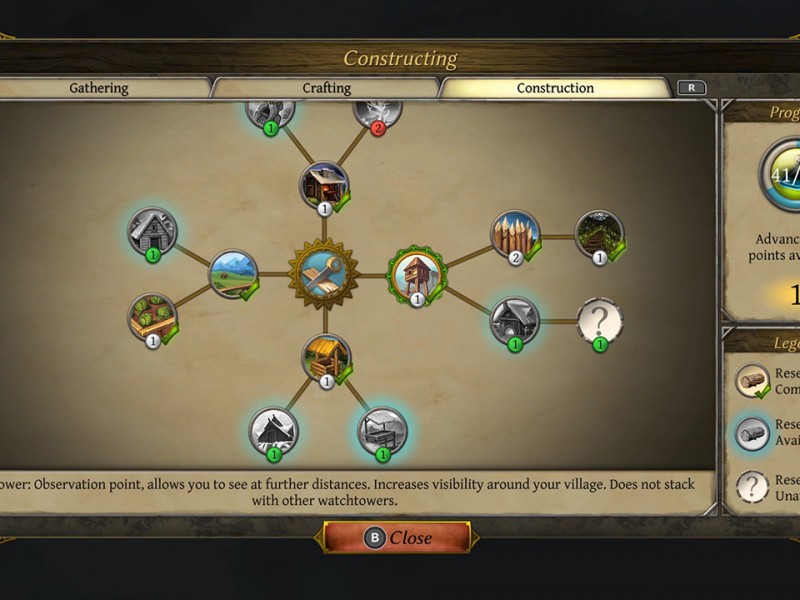Select the wooden palisade research node

(515, 235)
